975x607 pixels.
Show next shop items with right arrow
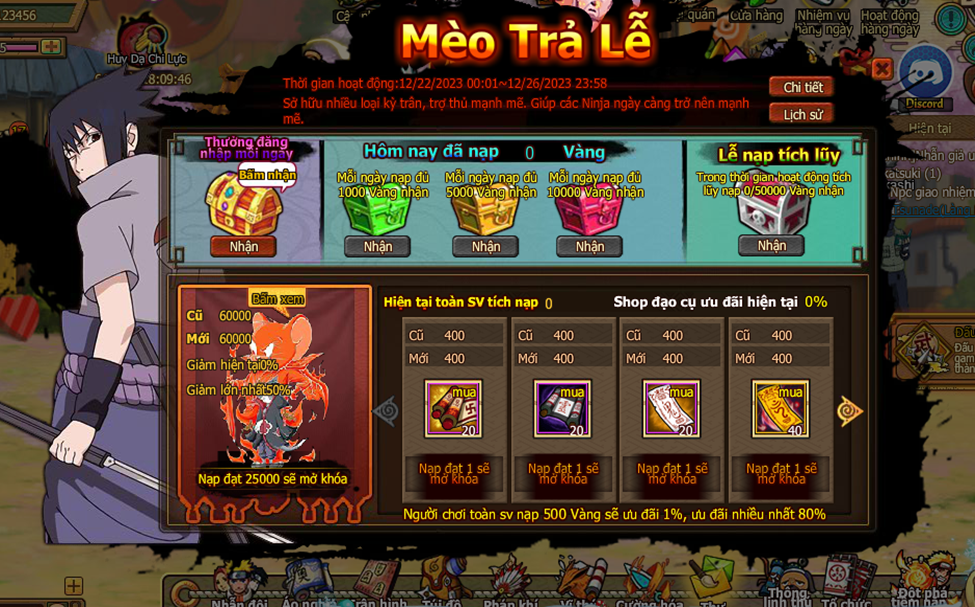(x=849, y=411)
